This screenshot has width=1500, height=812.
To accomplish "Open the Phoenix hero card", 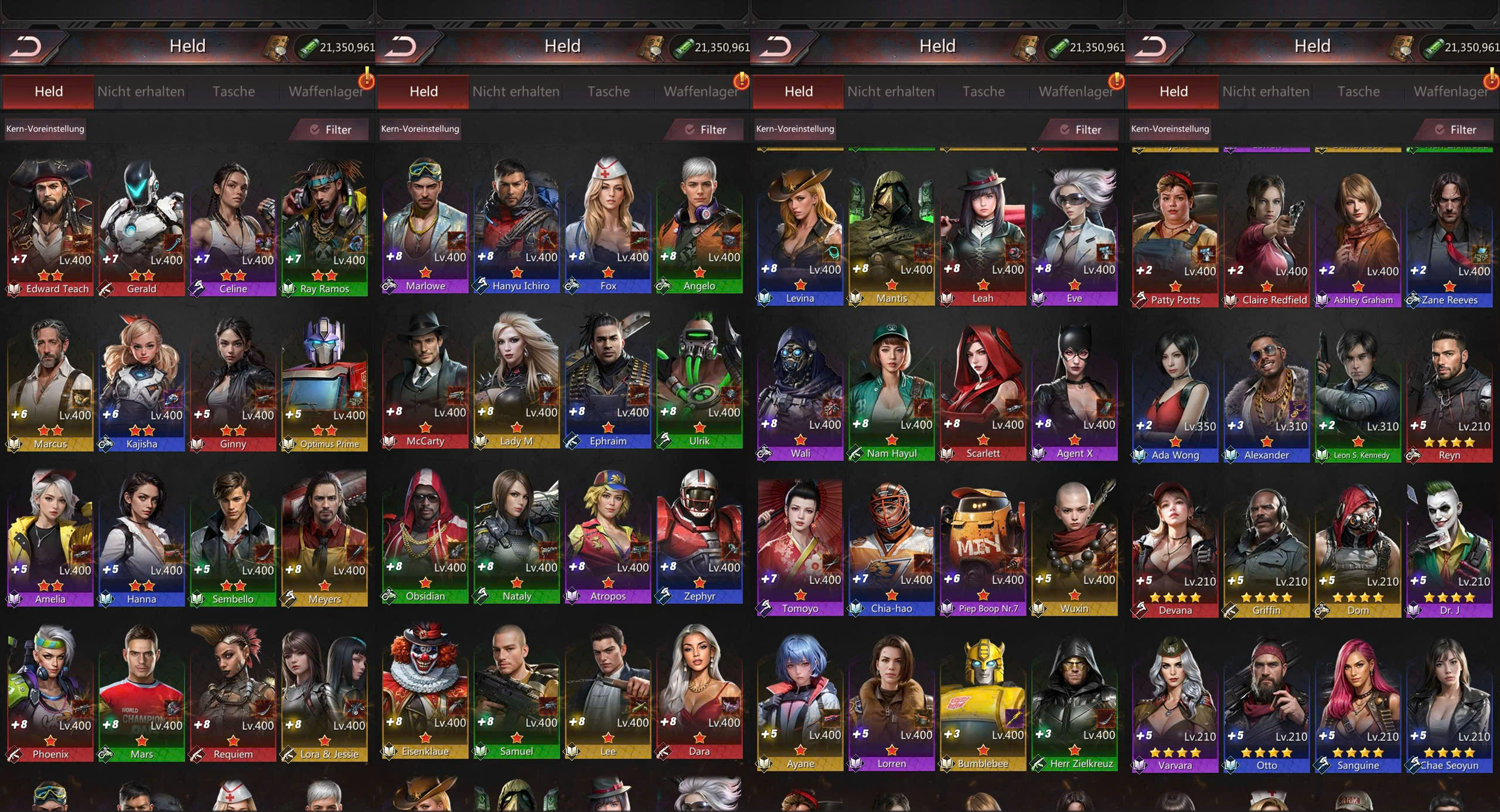I will (x=50, y=694).
